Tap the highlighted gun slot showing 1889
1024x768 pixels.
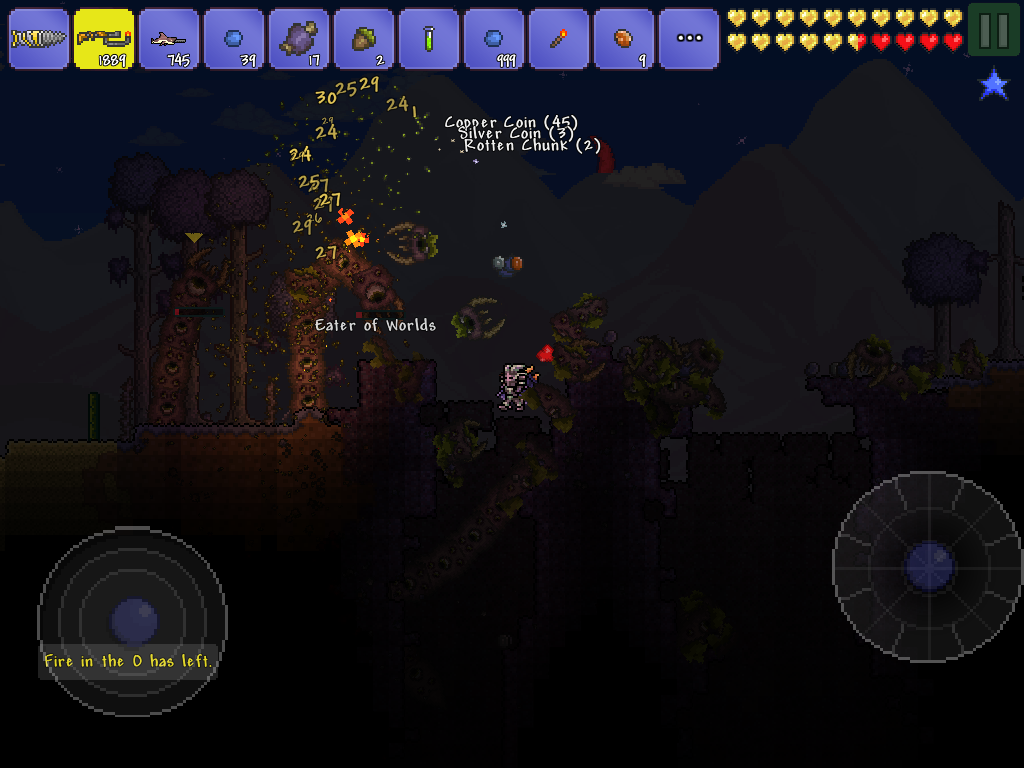[104, 39]
